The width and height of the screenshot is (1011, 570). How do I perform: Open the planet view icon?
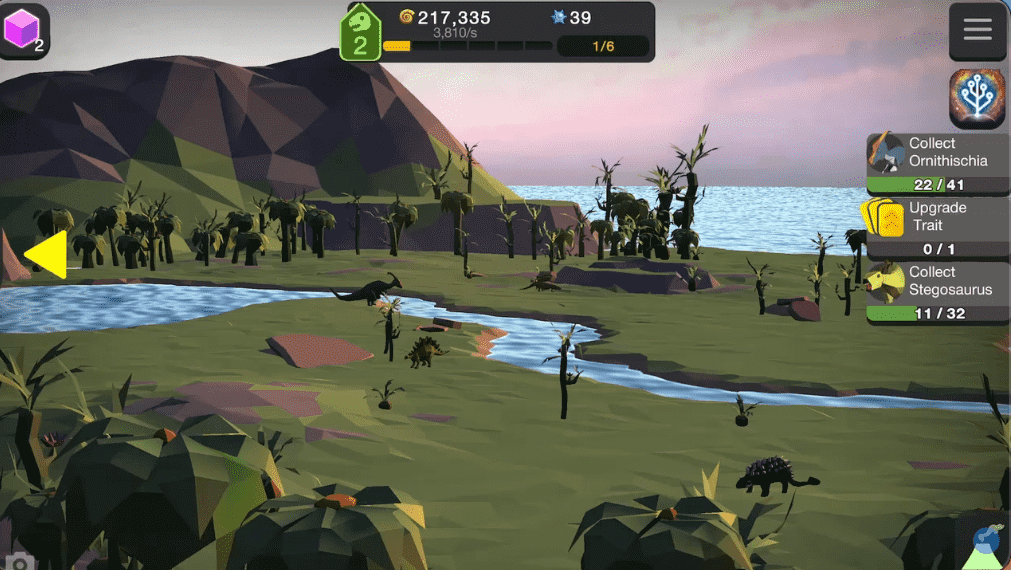click(x=985, y=543)
